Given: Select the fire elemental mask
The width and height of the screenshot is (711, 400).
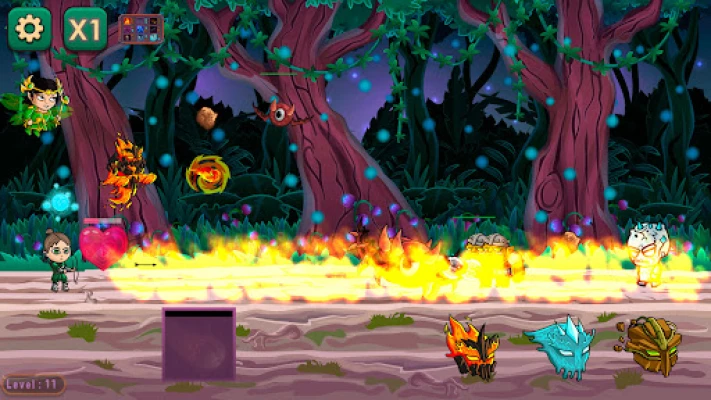Looking at the screenshot, I should 472,347.
